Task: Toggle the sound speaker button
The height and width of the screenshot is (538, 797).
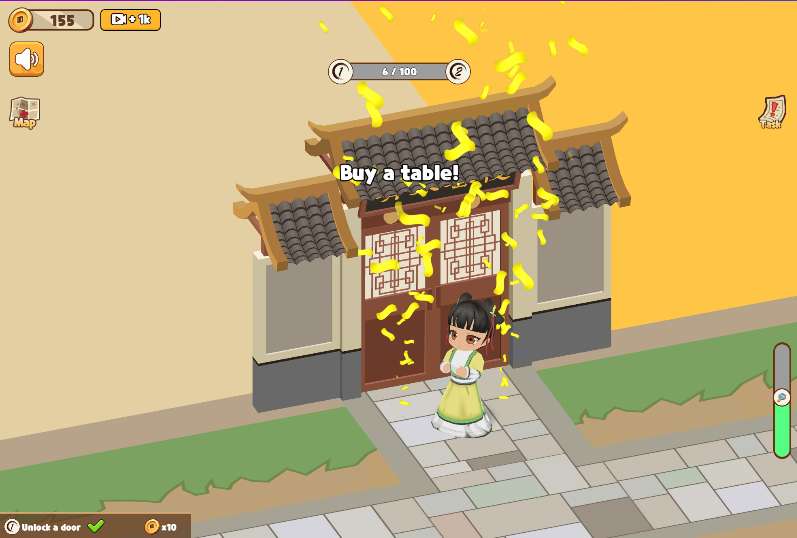Action: point(27,59)
